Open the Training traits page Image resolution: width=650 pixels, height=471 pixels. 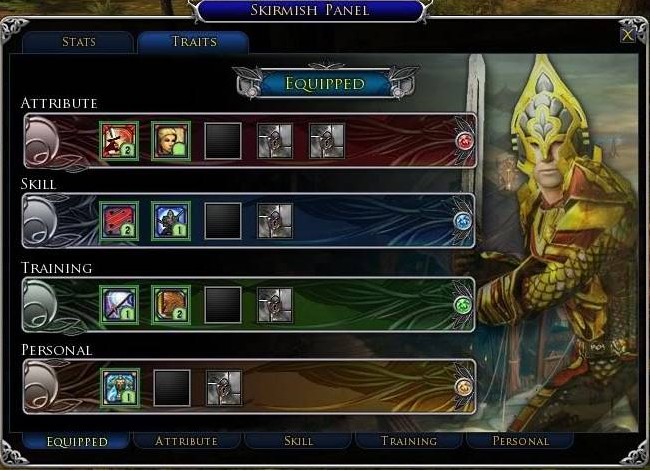409,440
